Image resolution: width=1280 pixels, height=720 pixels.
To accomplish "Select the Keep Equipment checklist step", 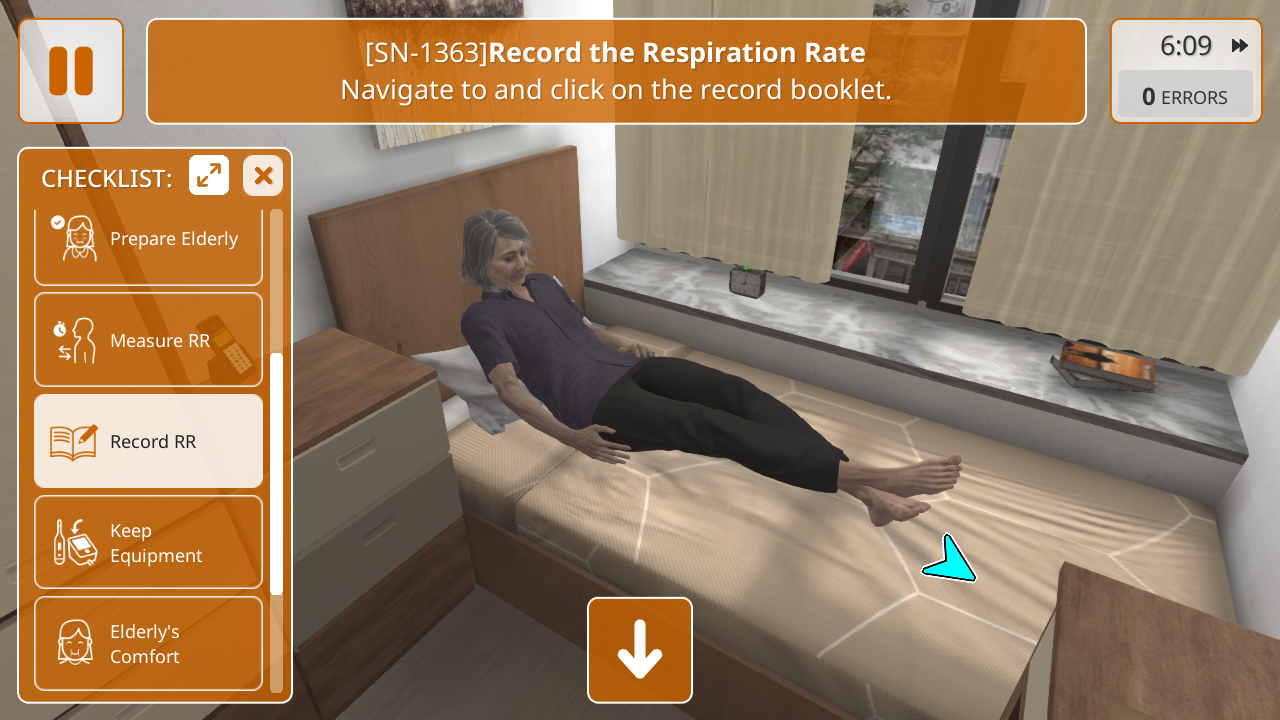I will coord(148,542).
